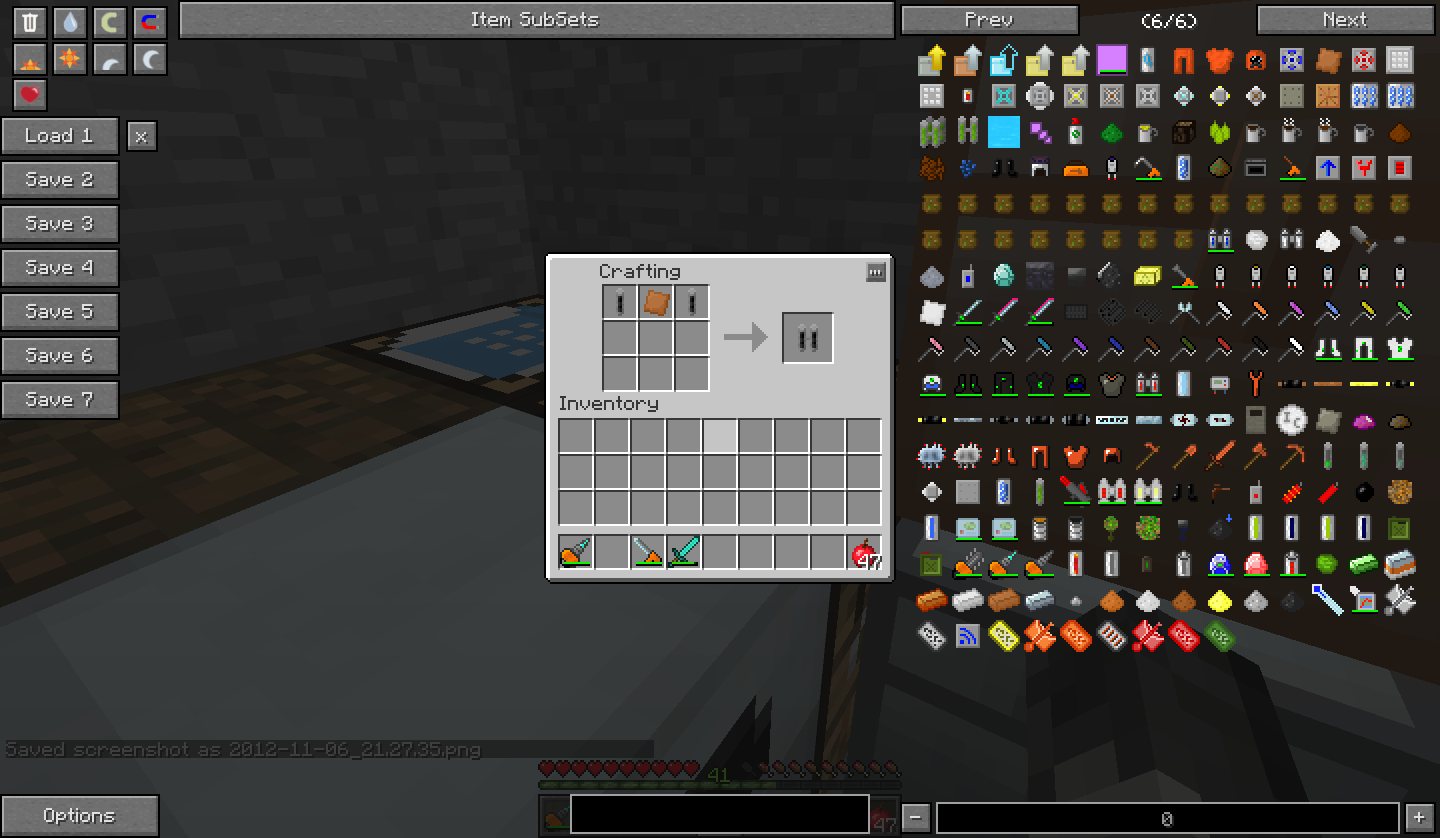
Task: Take the crafting result from output slot
Action: click(807, 338)
